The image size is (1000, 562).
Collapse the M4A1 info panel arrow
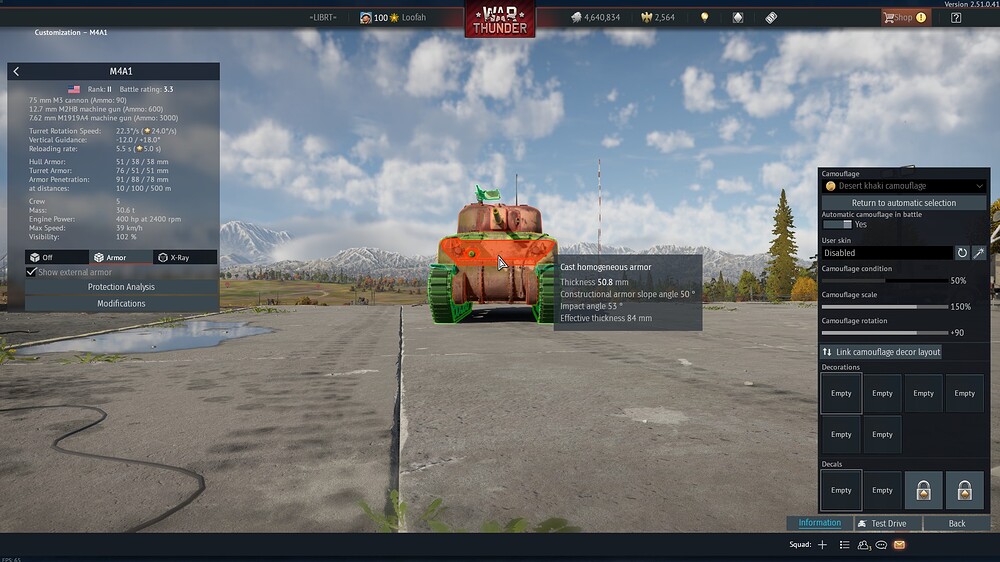tap(16, 72)
